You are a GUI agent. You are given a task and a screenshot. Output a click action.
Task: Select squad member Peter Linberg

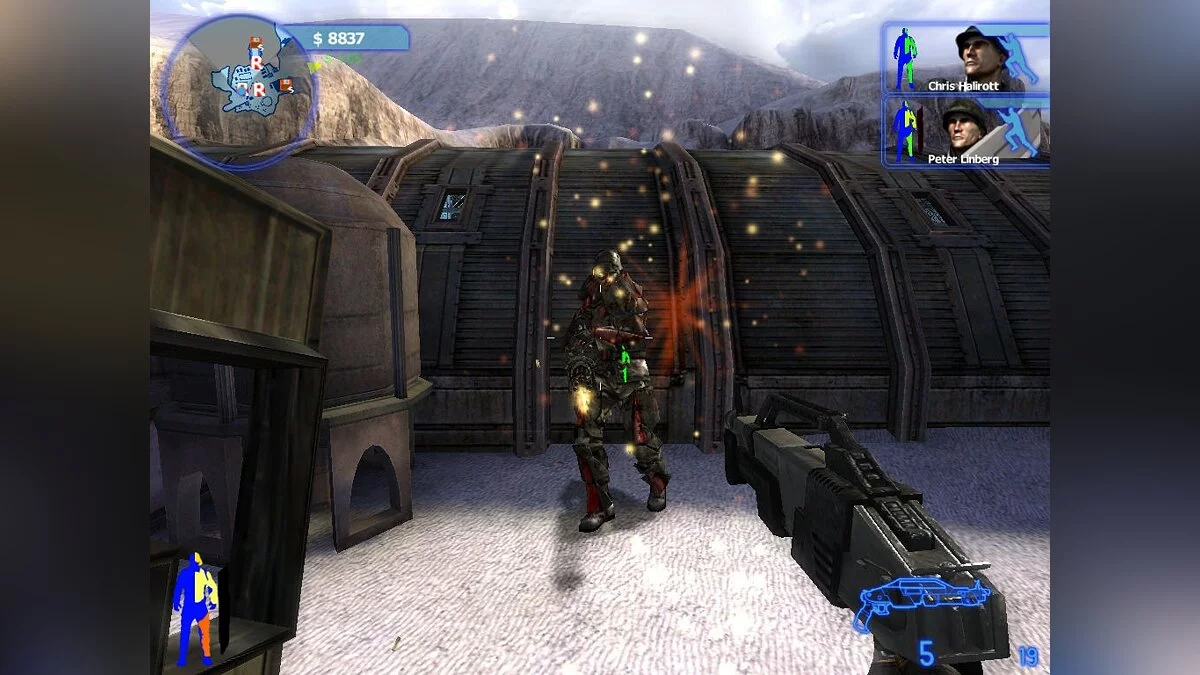point(966,130)
